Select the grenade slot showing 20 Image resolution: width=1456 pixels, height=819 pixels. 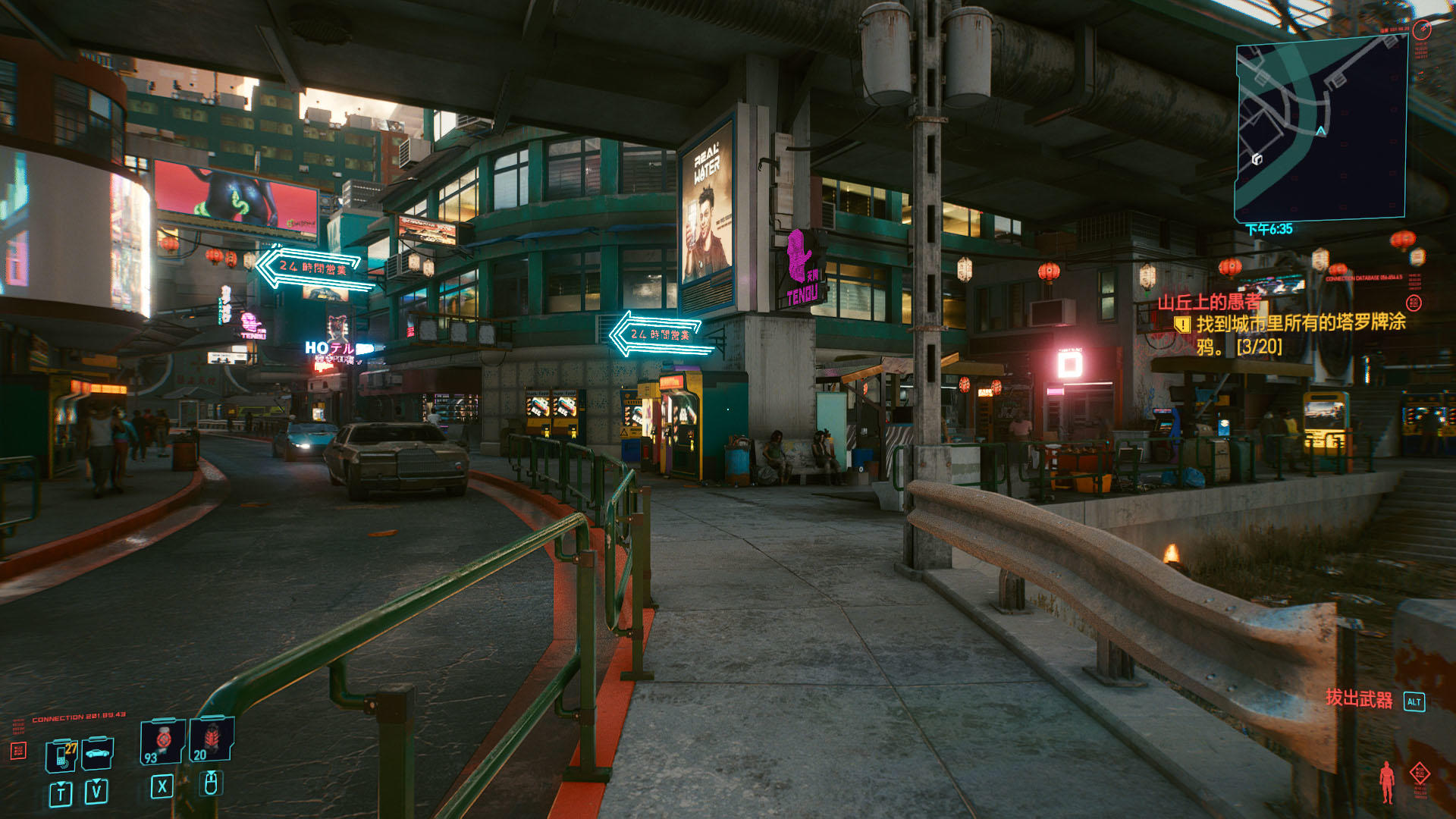point(212,739)
